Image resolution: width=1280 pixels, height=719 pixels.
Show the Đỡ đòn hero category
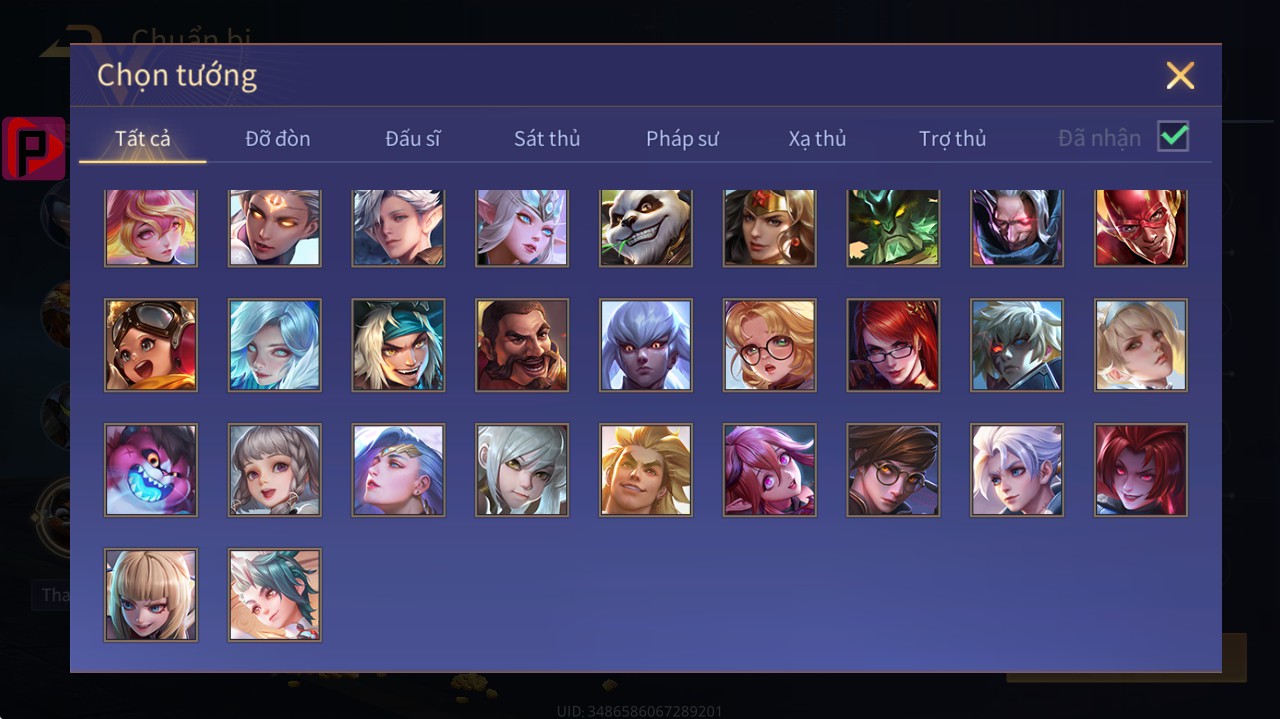[278, 139]
